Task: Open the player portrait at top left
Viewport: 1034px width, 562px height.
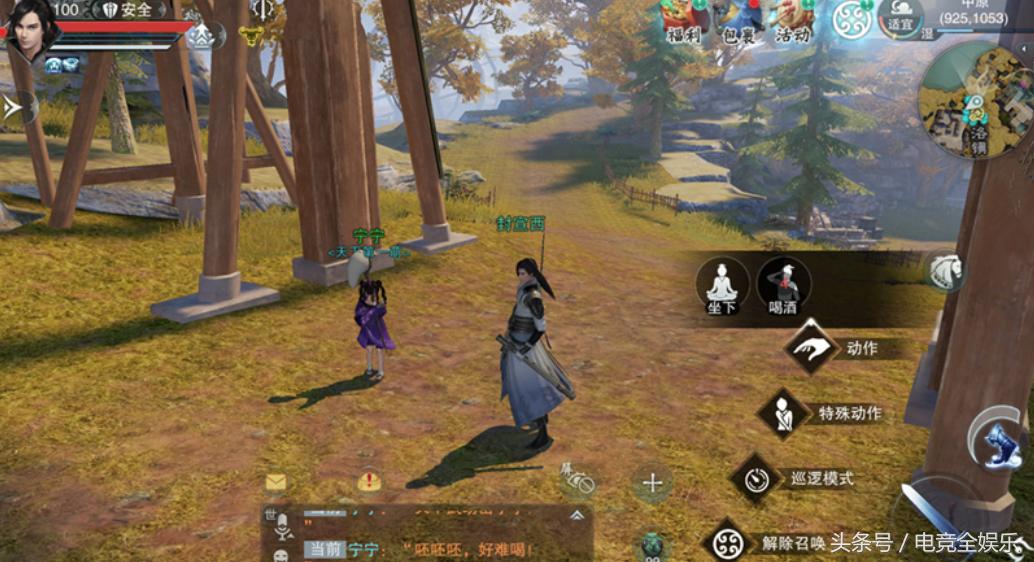Action: pyautogui.click(x=32, y=30)
